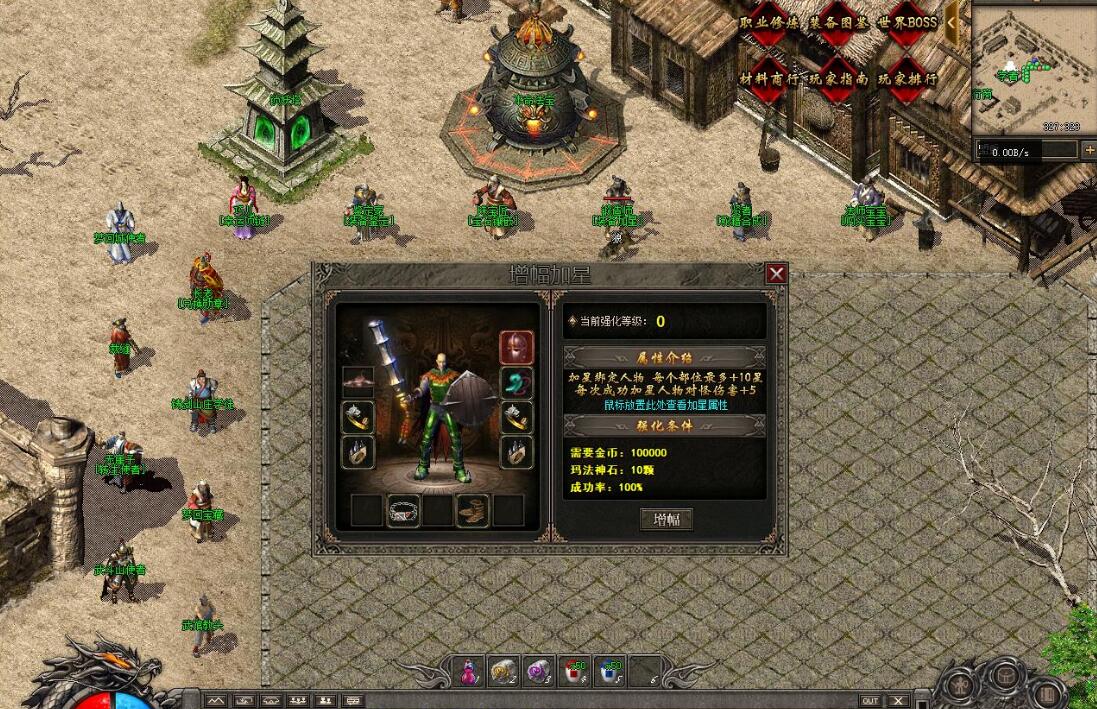Viewport: 1097px width, 709px height.
Task: Open the 世界BOSS menu
Action: point(907,23)
